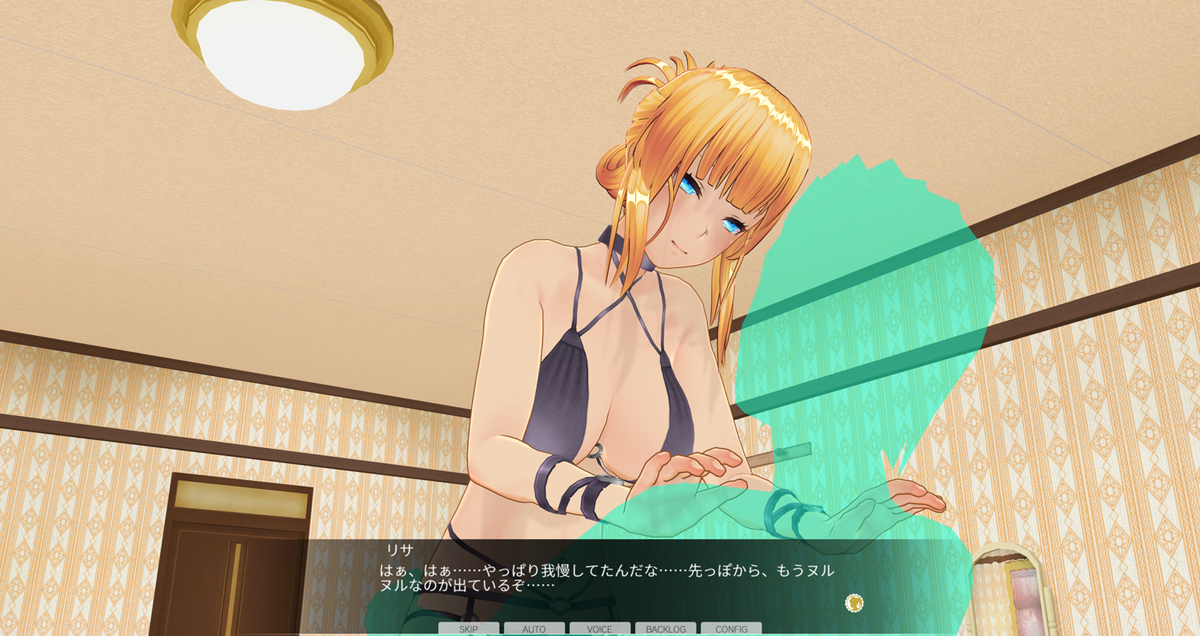Replay the line with VOICE button
The width and height of the screenshot is (1200, 636).
click(x=600, y=629)
